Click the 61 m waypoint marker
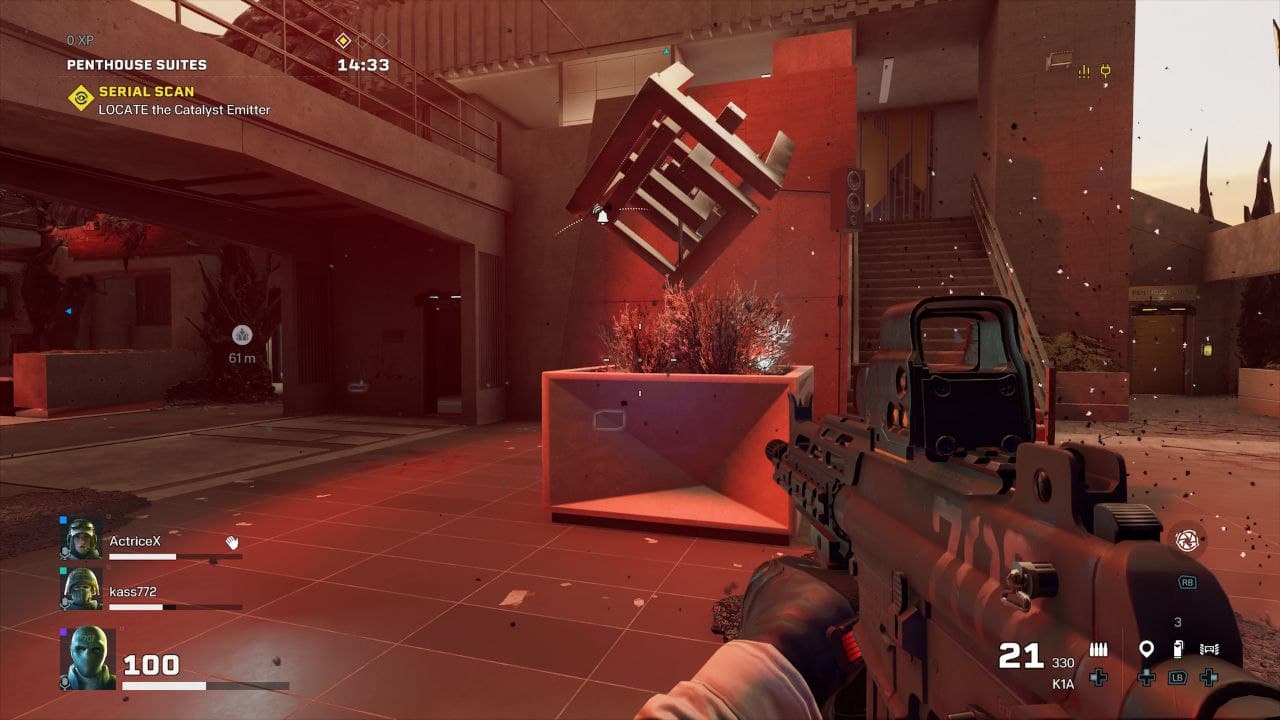 (x=242, y=335)
